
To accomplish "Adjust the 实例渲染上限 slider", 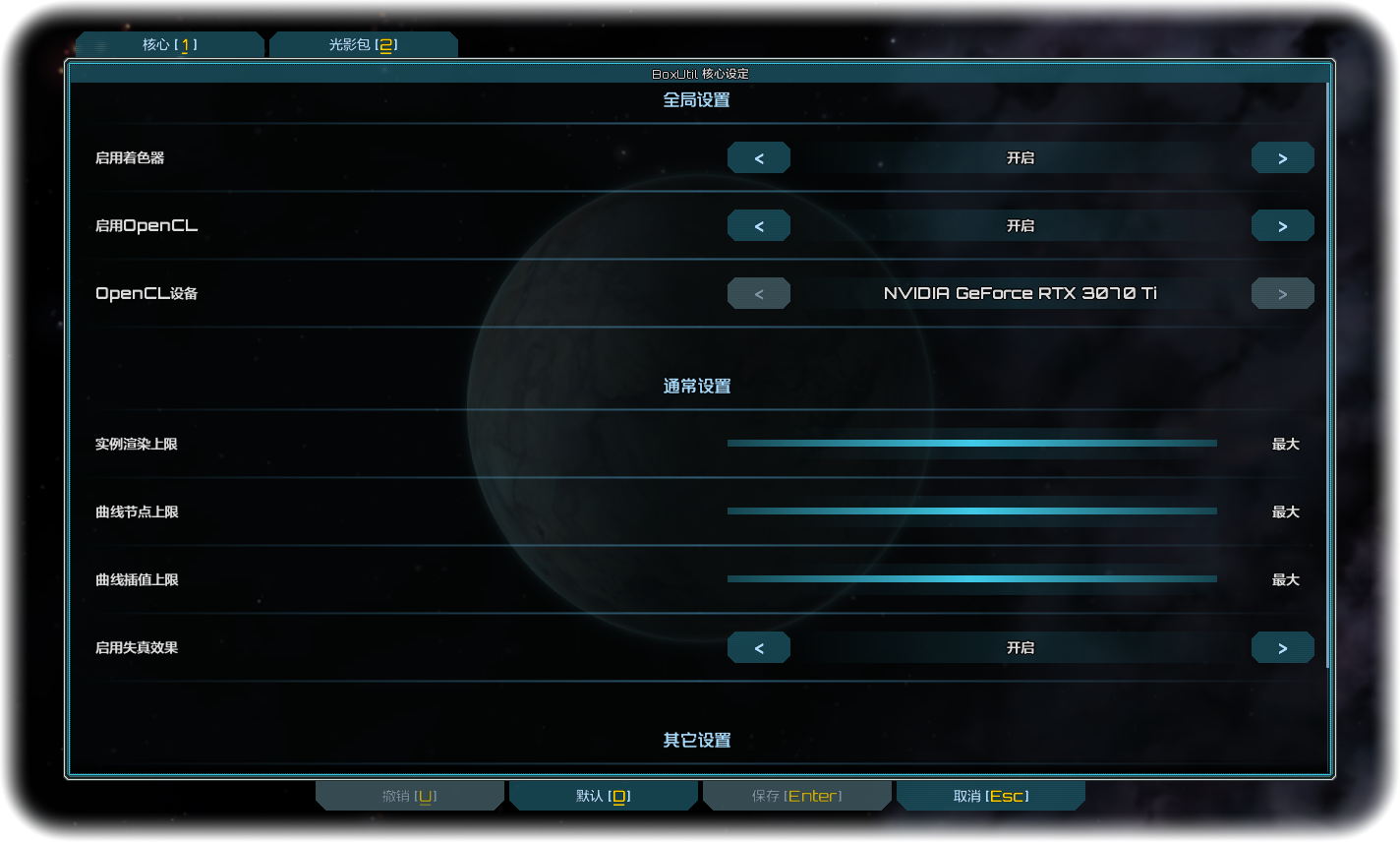I will coord(971,444).
